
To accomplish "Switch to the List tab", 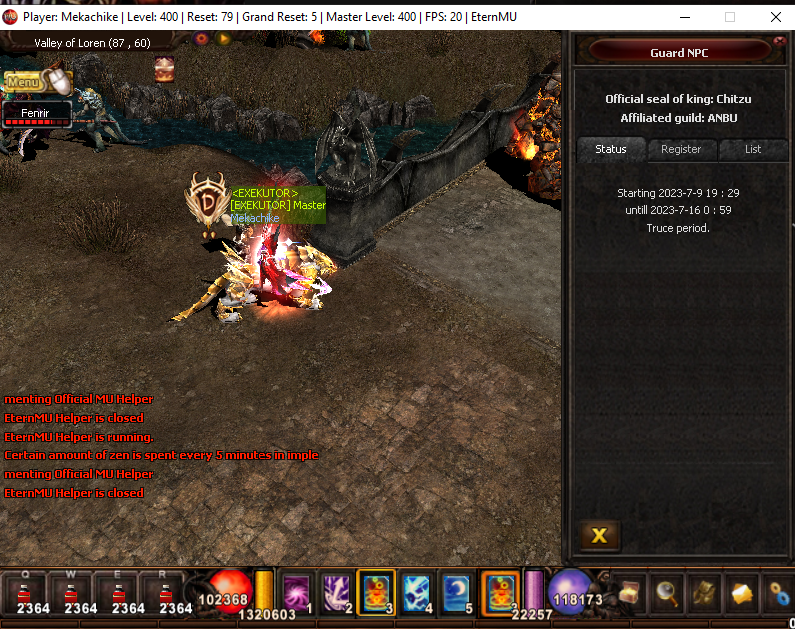I will [x=753, y=149].
